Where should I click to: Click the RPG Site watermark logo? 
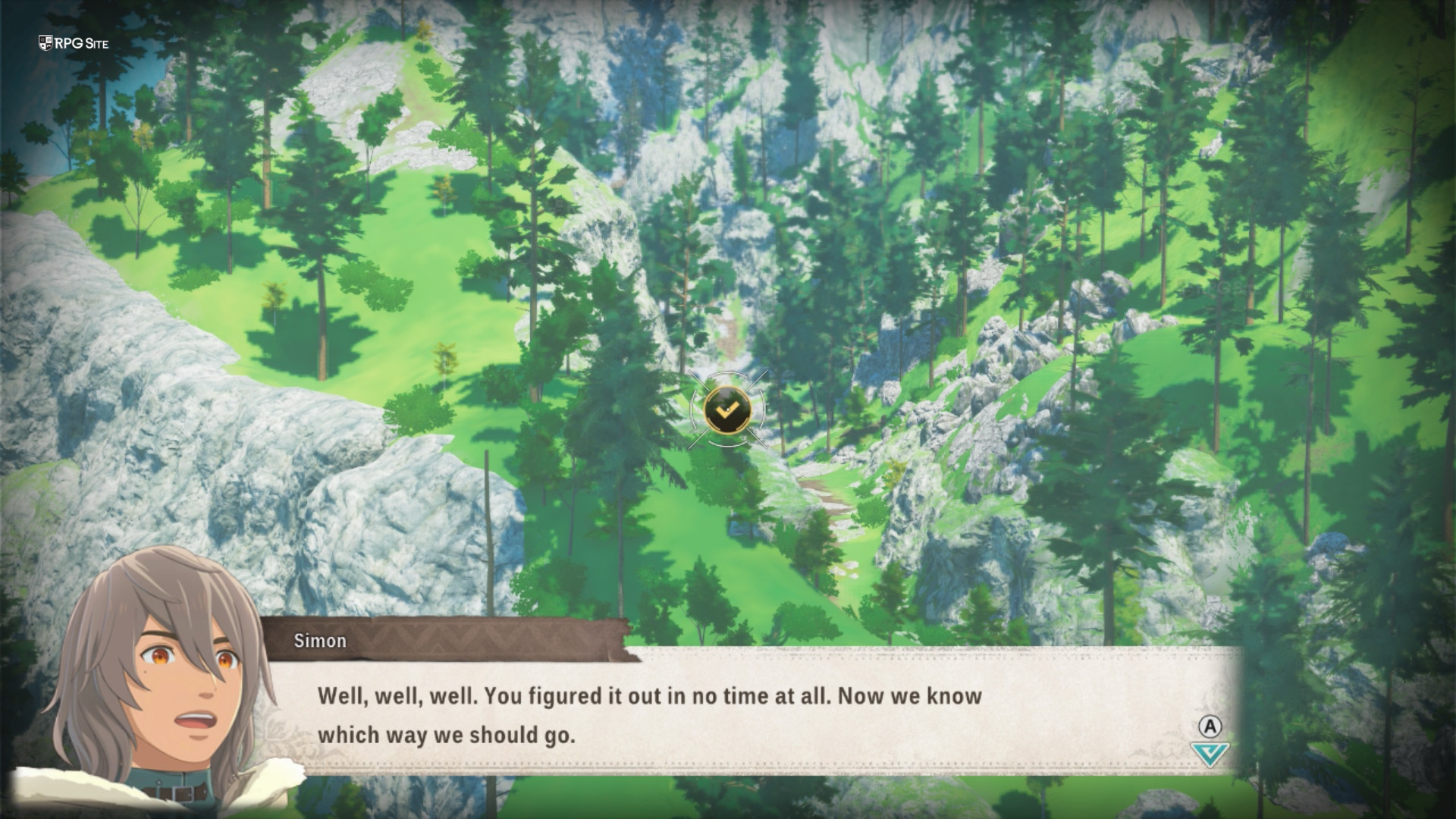click(x=74, y=43)
